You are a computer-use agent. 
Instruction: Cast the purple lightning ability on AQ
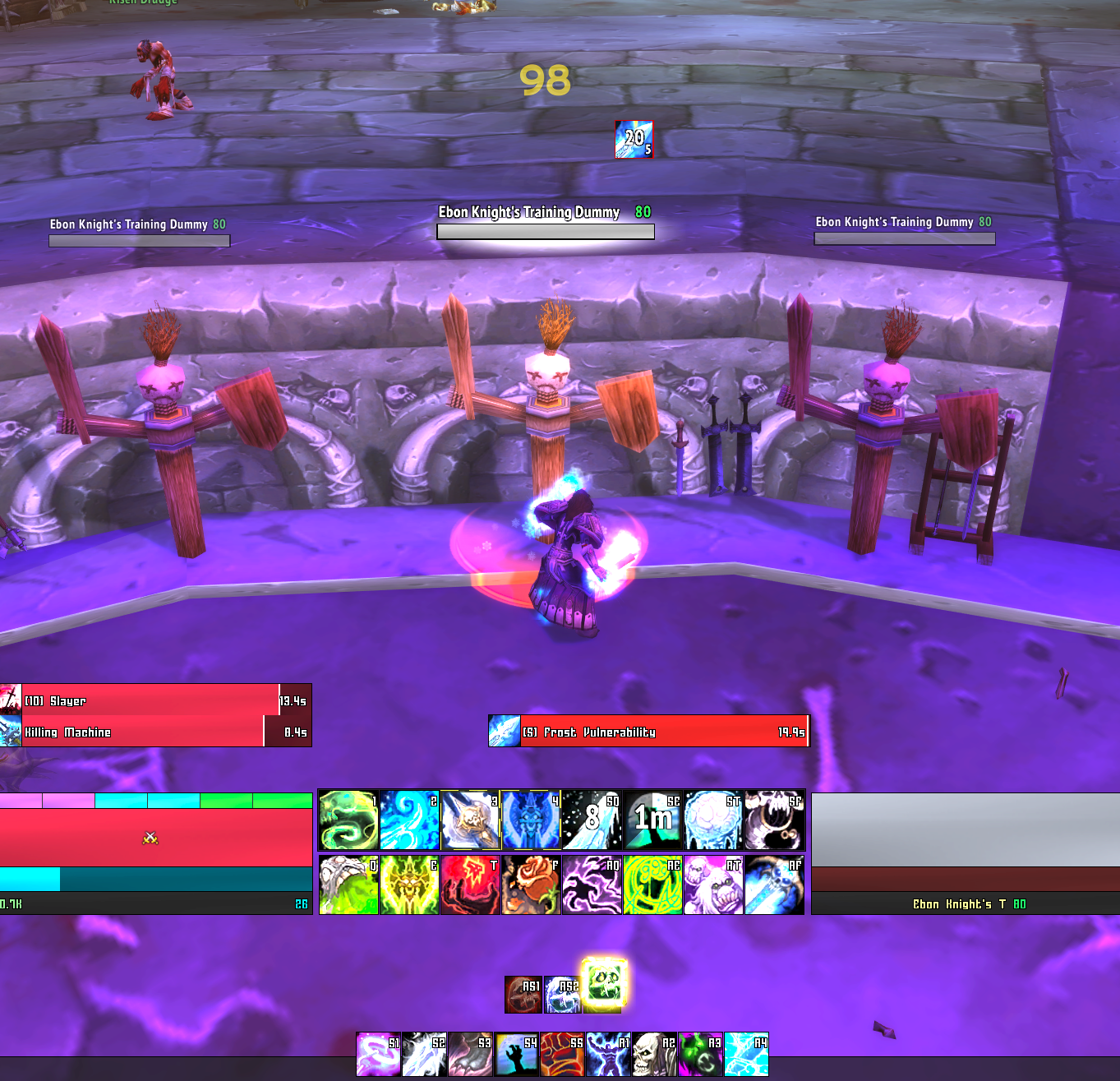592,885
